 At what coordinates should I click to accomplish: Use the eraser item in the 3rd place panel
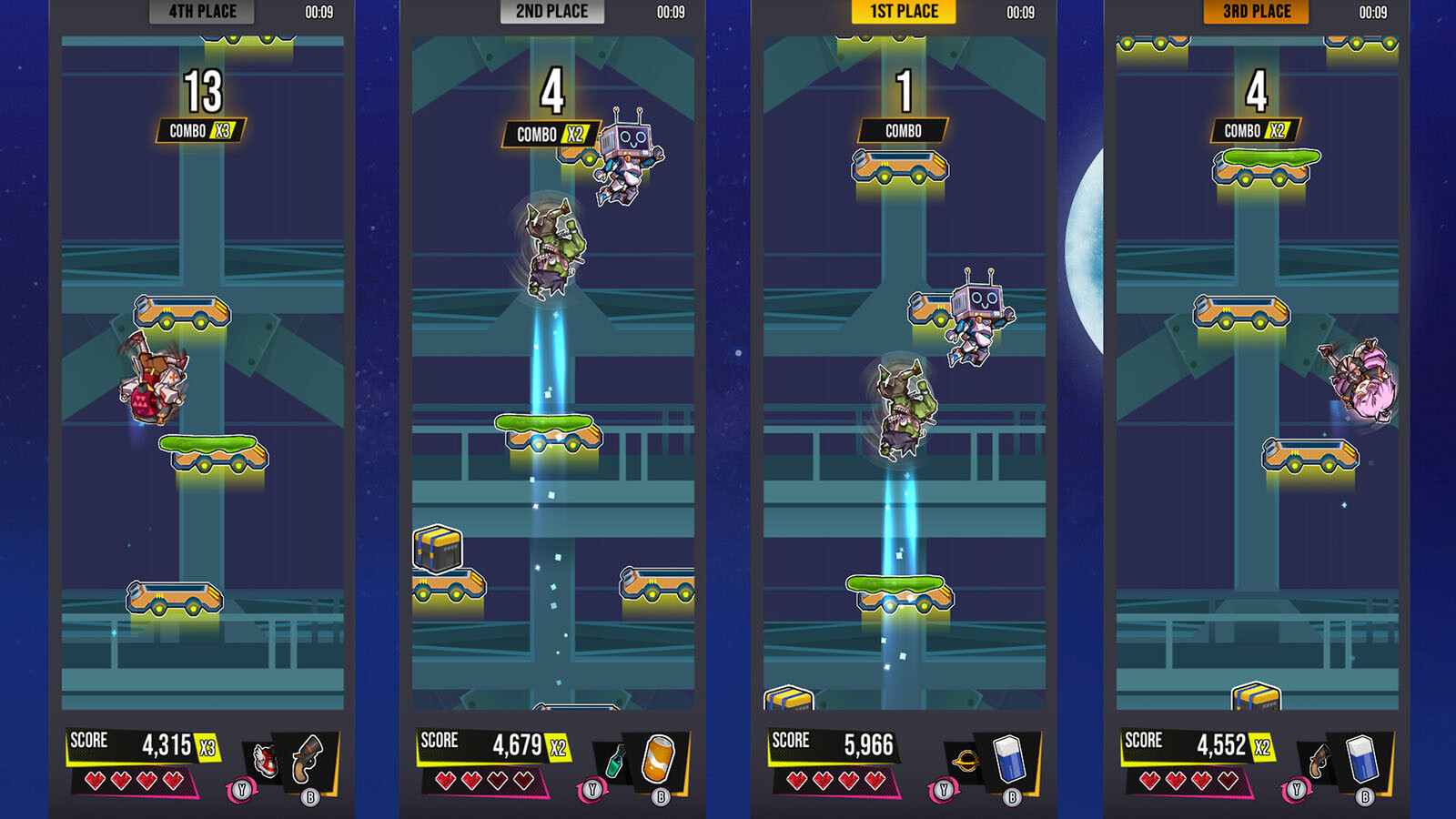tap(1361, 758)
